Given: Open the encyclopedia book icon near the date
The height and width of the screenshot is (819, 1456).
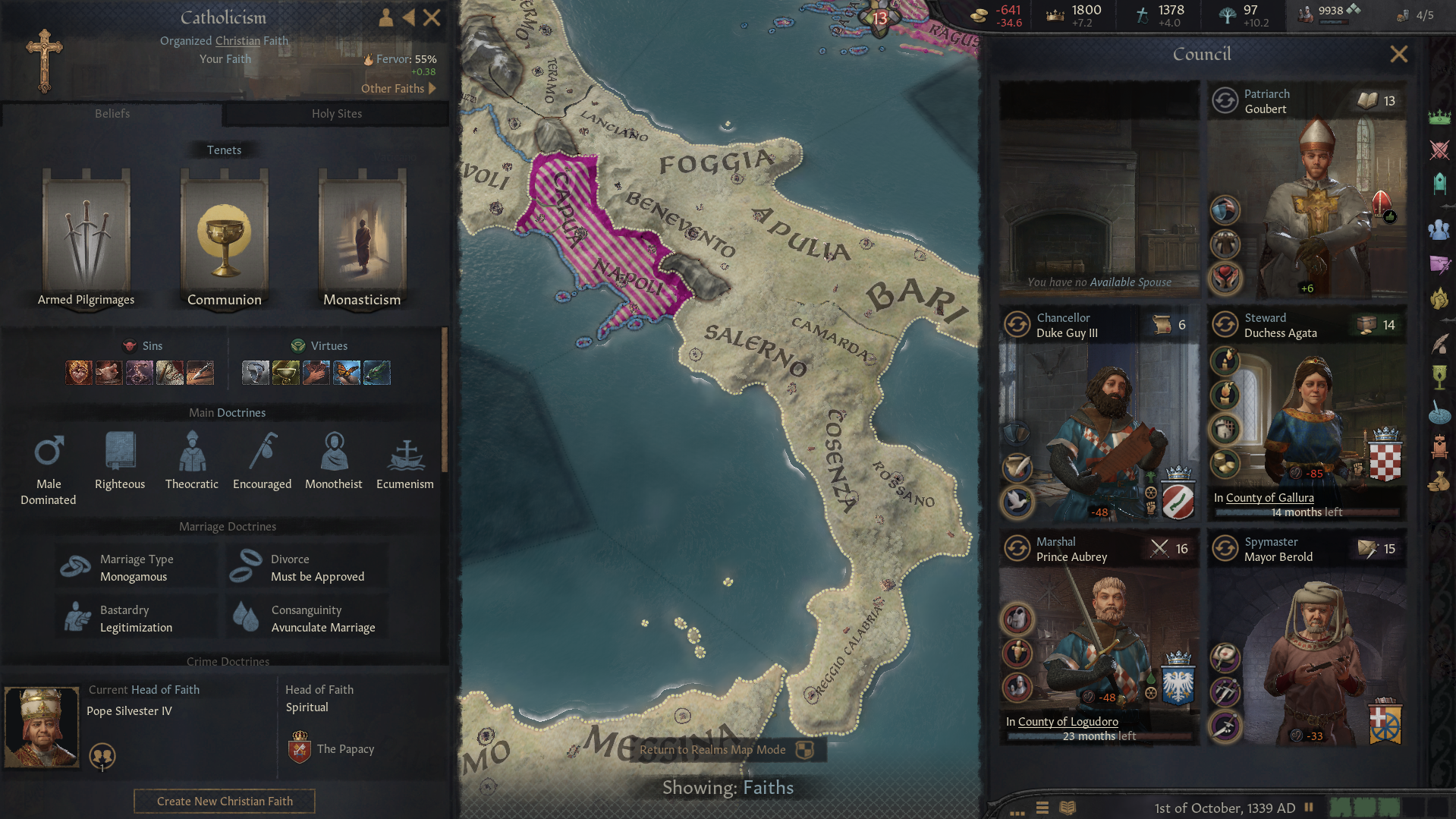Looking at the screenshot, I should pos(1067,808).
